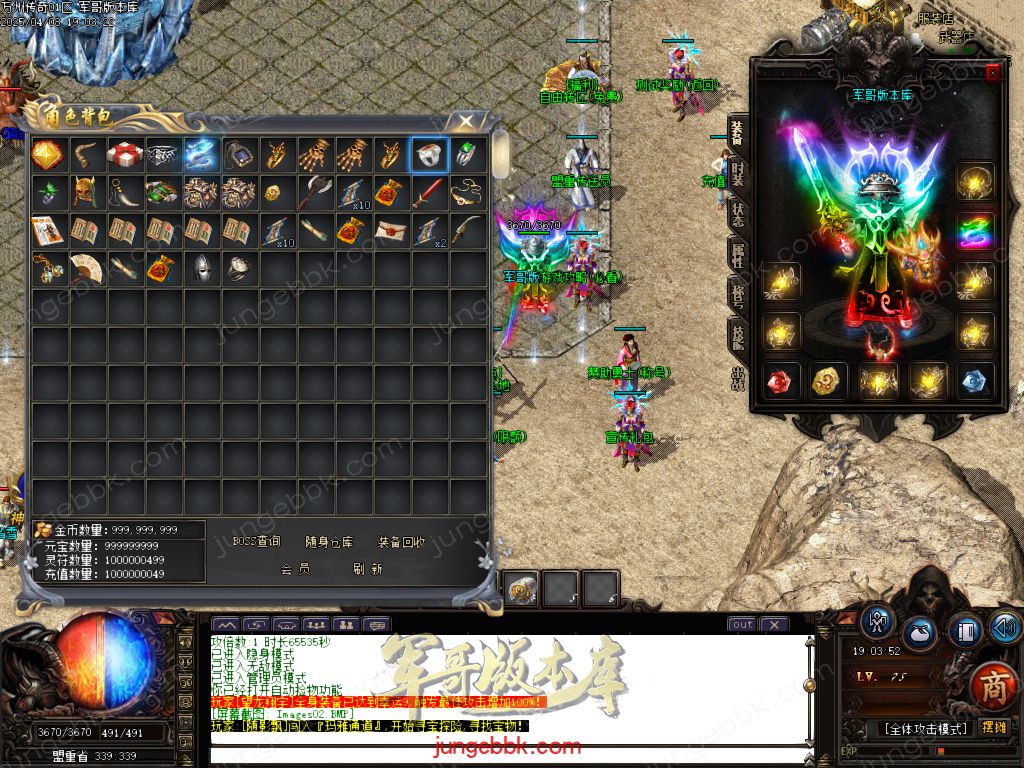Open BOSS查询 boss lookup
The width and height of the screenshot is (1024, 768).
point(257,542)
